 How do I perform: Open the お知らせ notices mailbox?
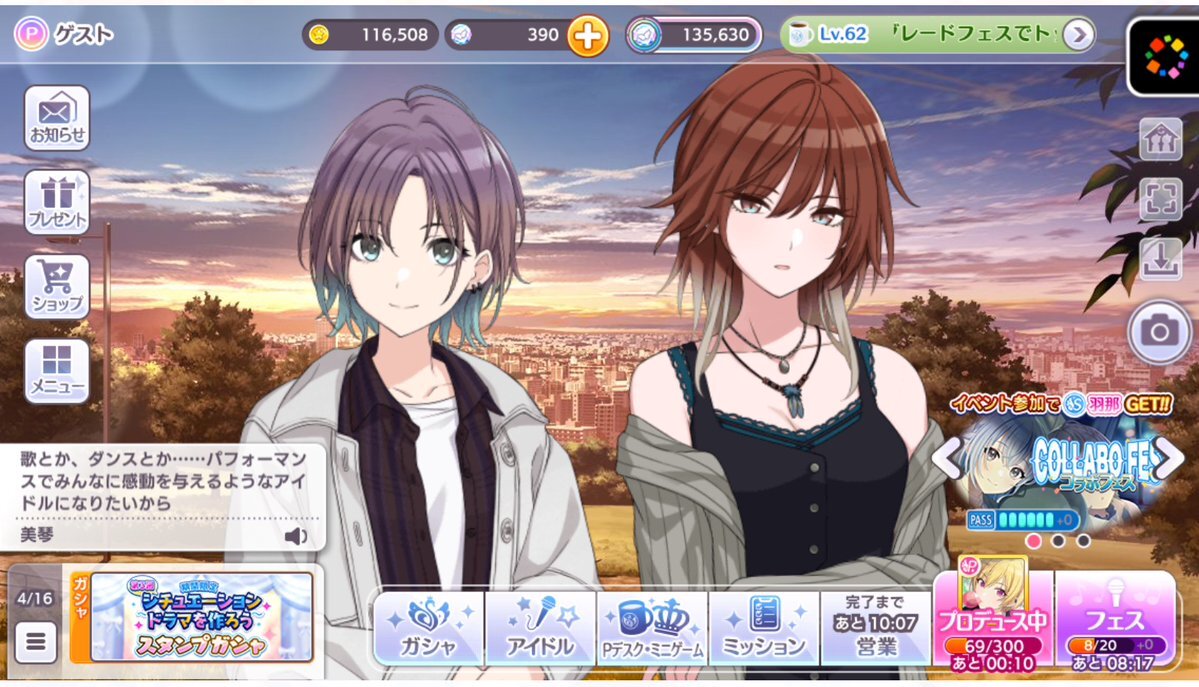[57, 118]
